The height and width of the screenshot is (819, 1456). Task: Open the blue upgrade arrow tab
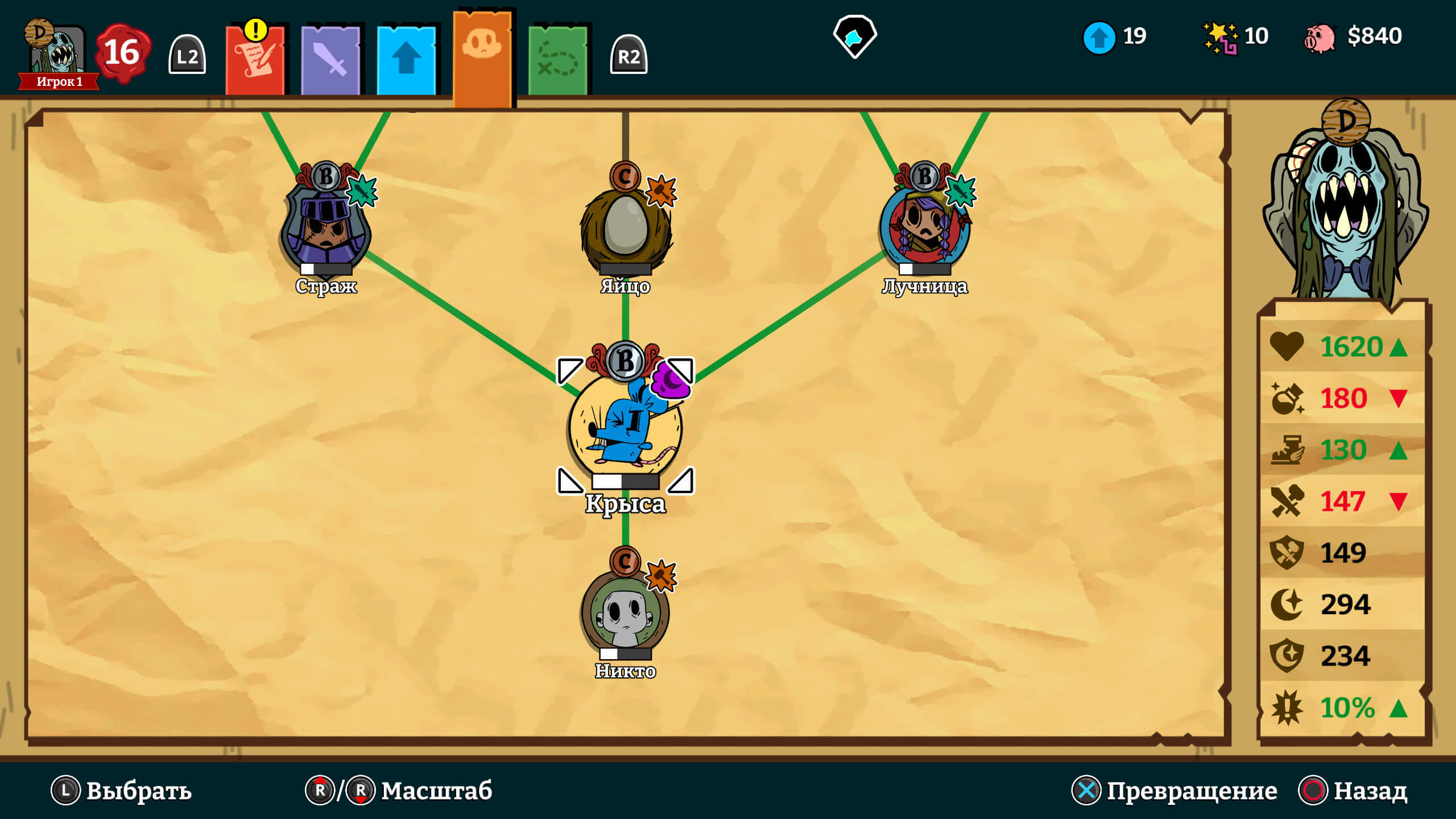[406, 60]
